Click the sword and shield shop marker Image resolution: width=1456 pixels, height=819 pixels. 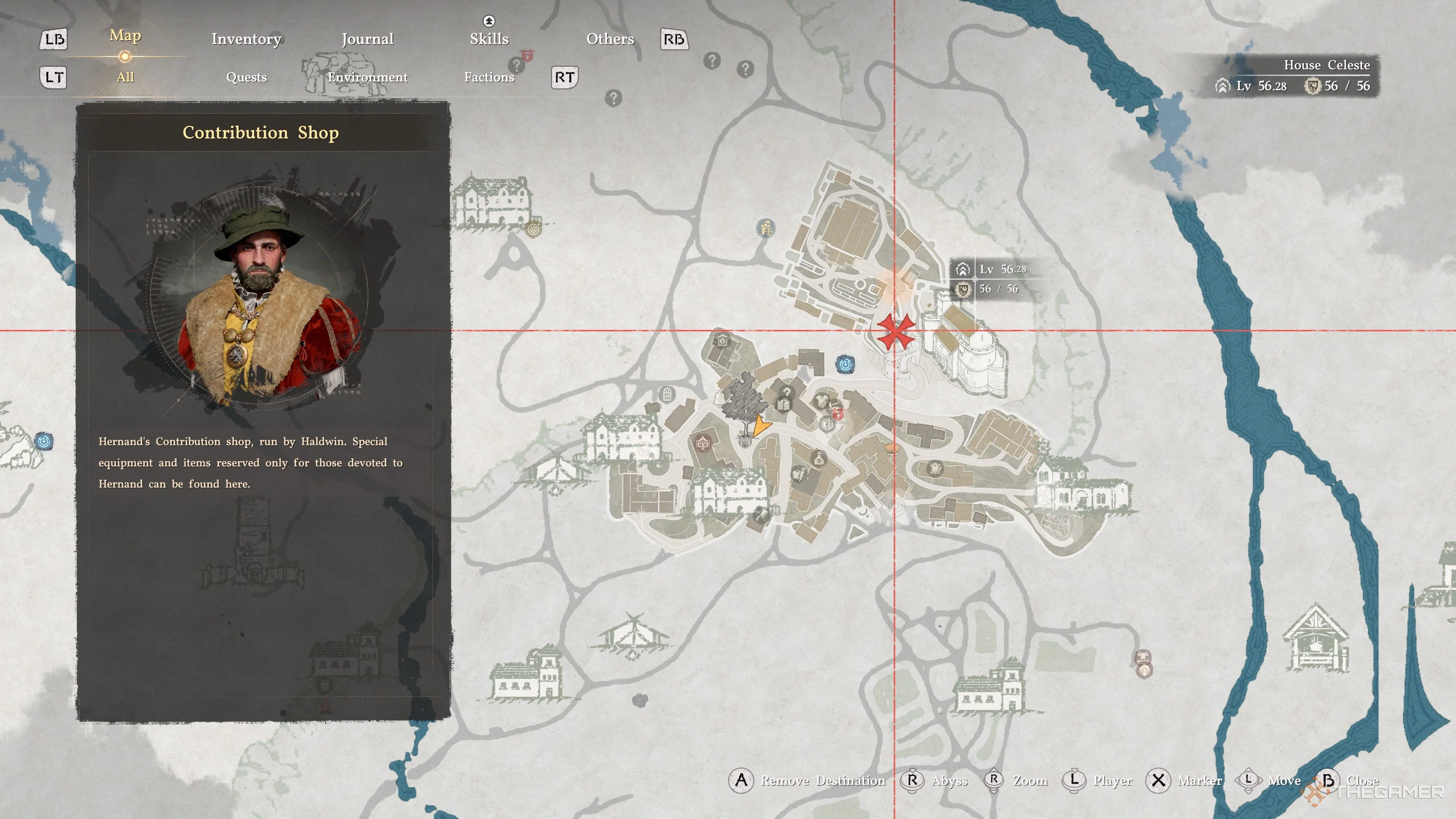[827, 424]
